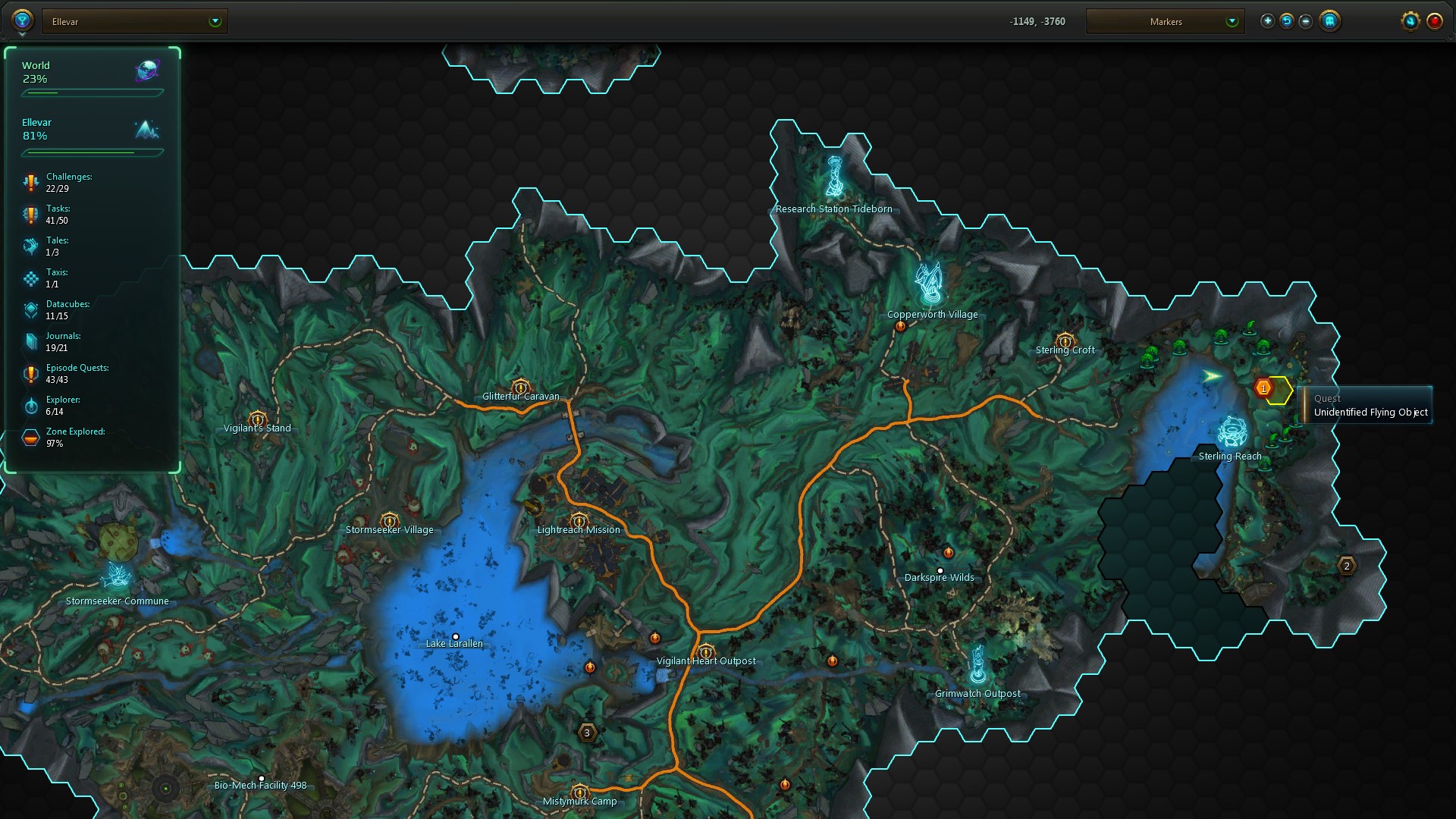Click the trophy zone-completion button
1456x819 pixels.
(x=22, y=20)
